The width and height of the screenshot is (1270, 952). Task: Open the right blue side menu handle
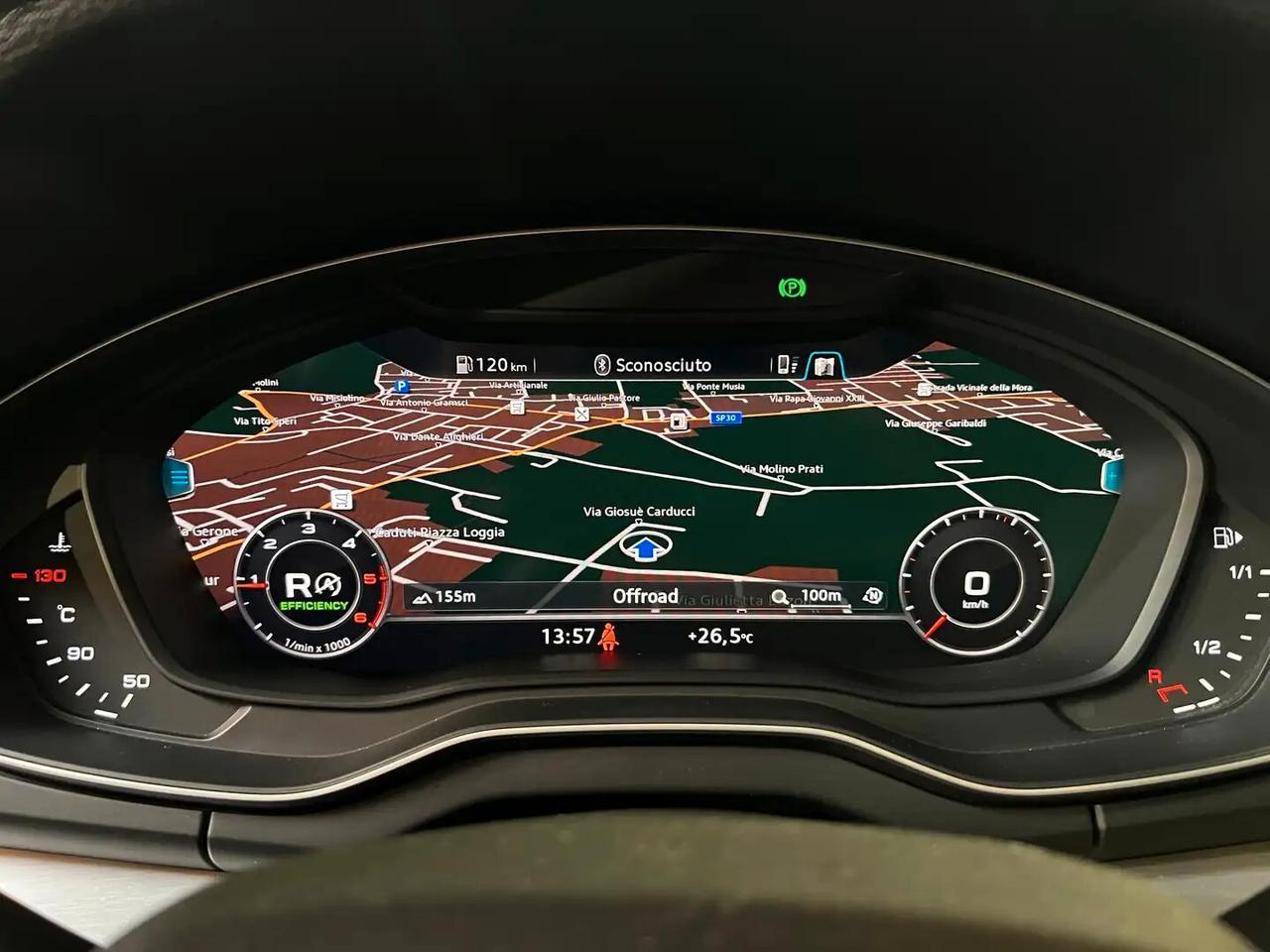pyautogui.click(x=1111, y=478)
